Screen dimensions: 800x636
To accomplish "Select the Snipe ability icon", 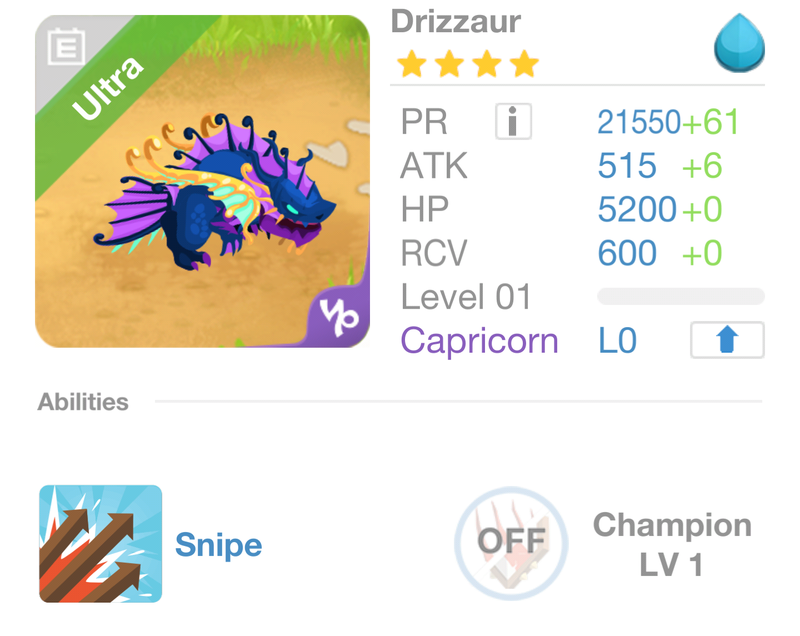I will point(100,544).
